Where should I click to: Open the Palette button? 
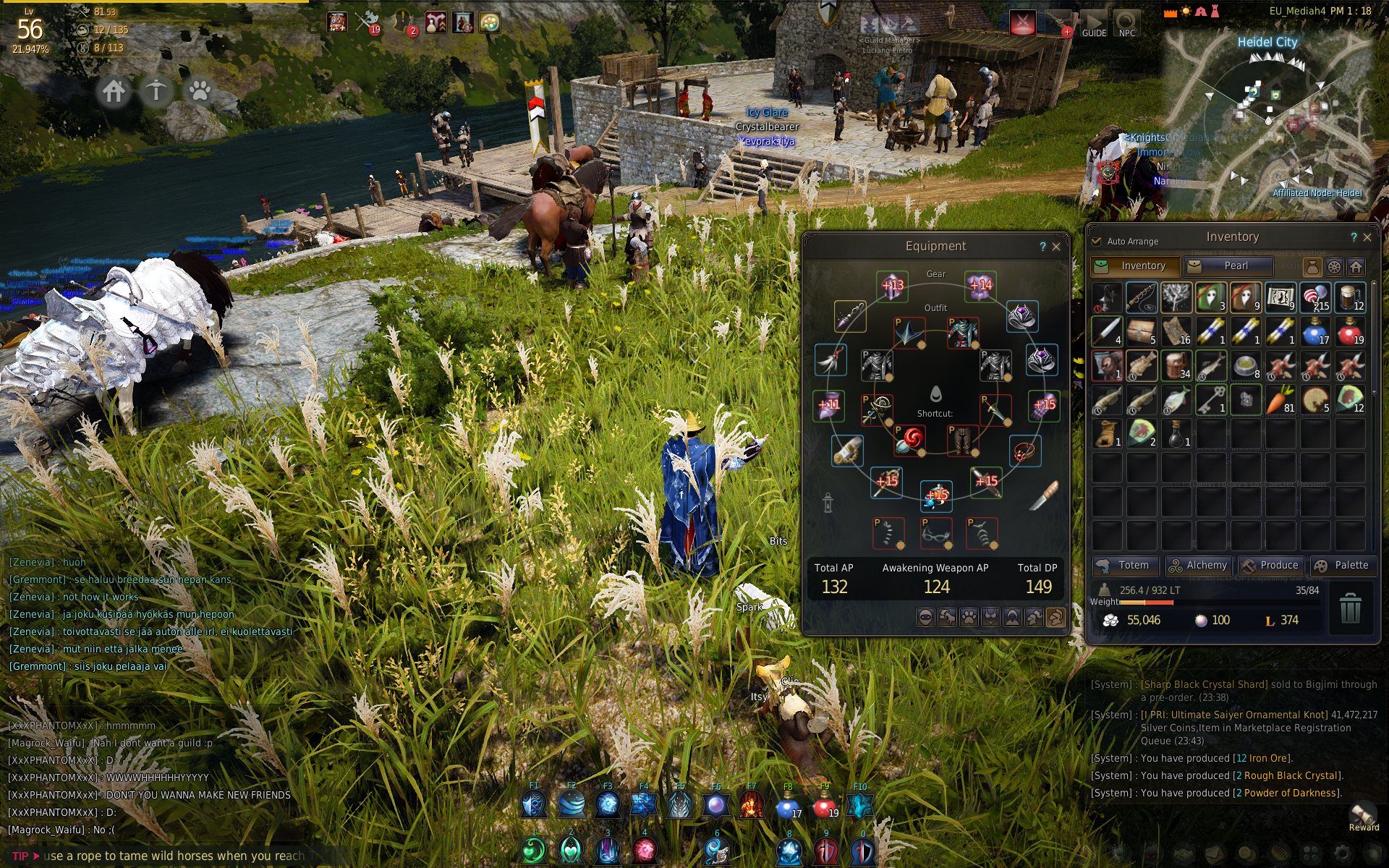pyautogui.click(x=1343, y=566)
